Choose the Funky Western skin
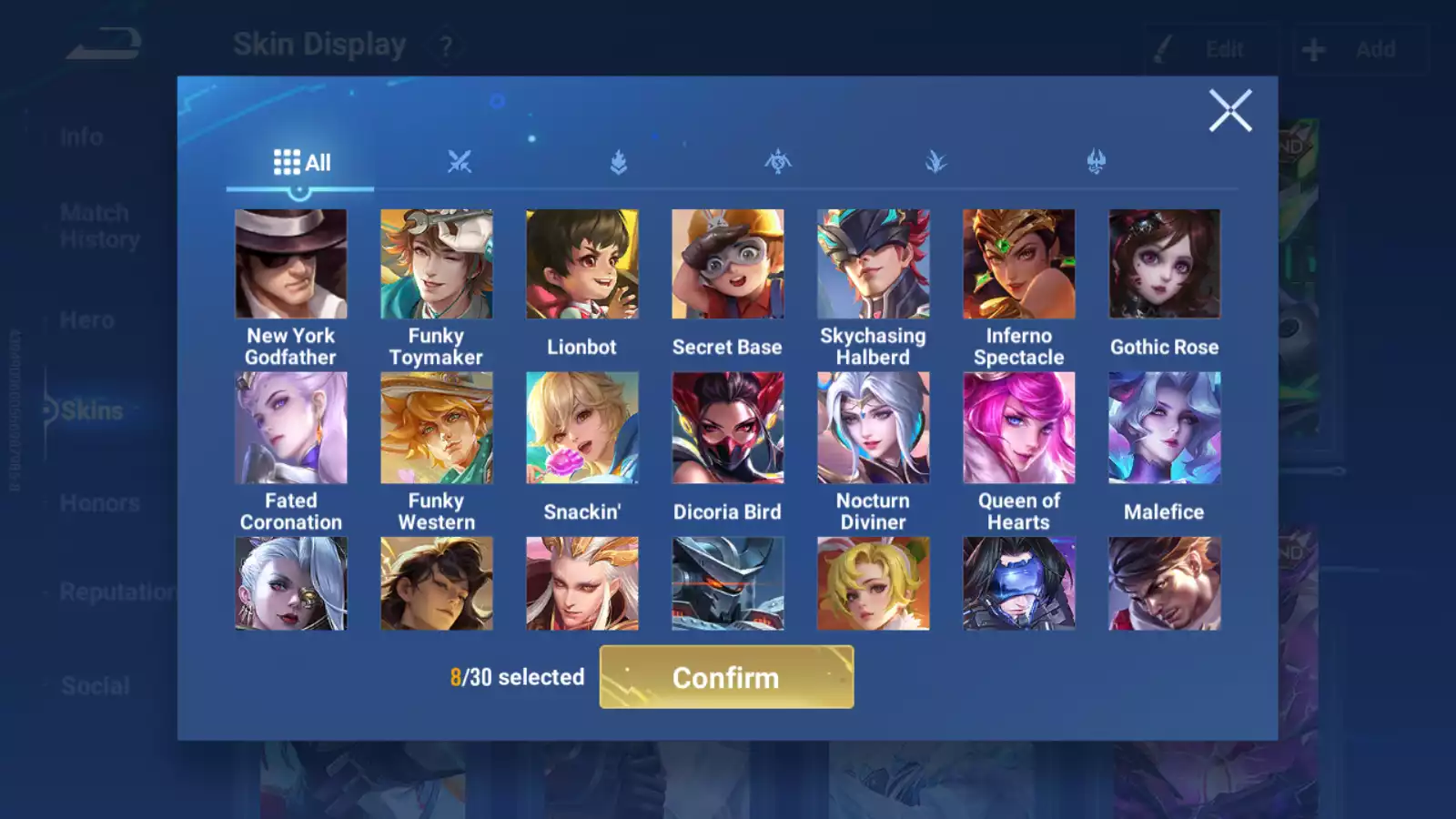The image size is (1456, 819). tap(437, 428)
